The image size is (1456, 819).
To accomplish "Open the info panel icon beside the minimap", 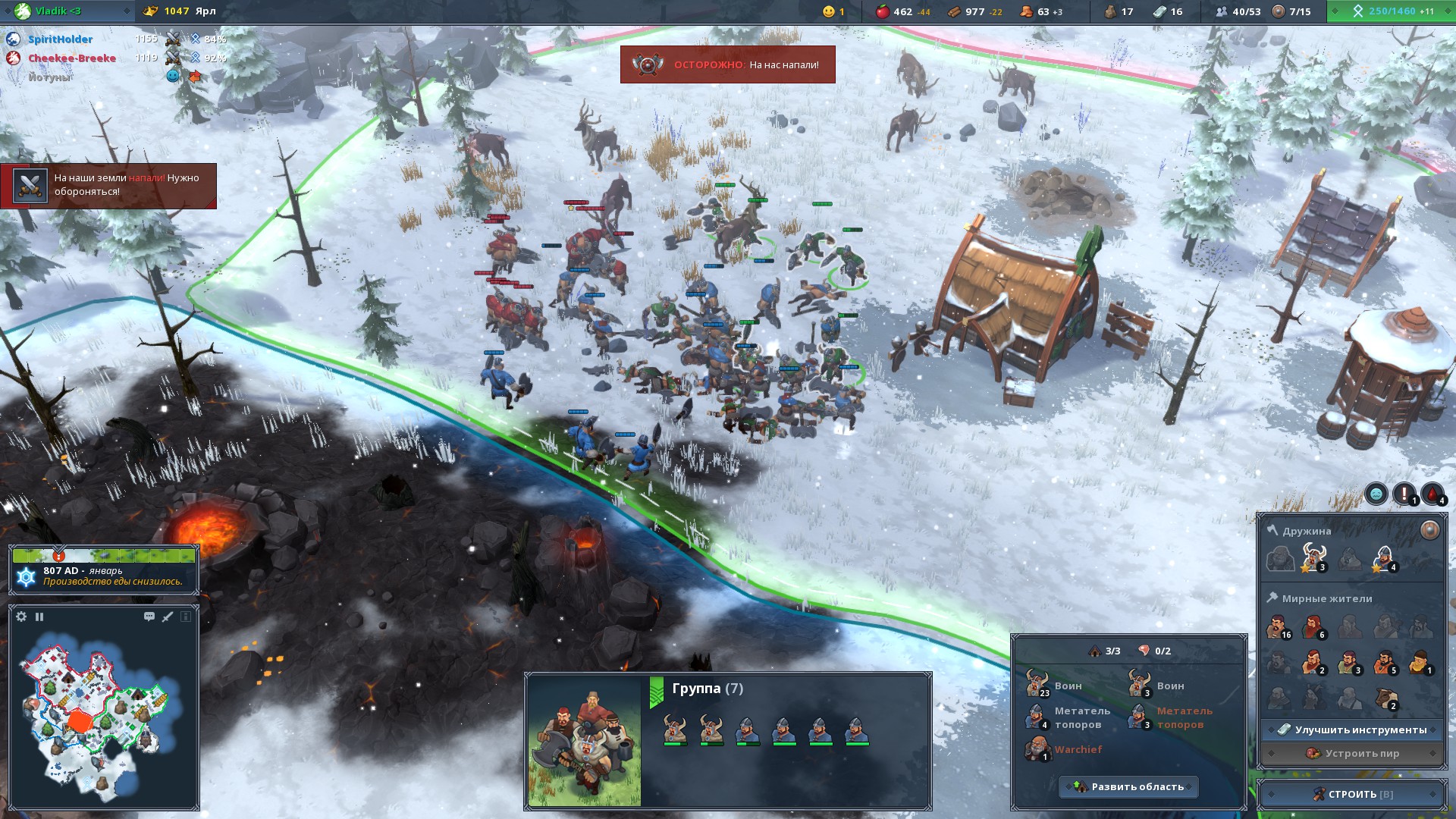I will (186, 617).
